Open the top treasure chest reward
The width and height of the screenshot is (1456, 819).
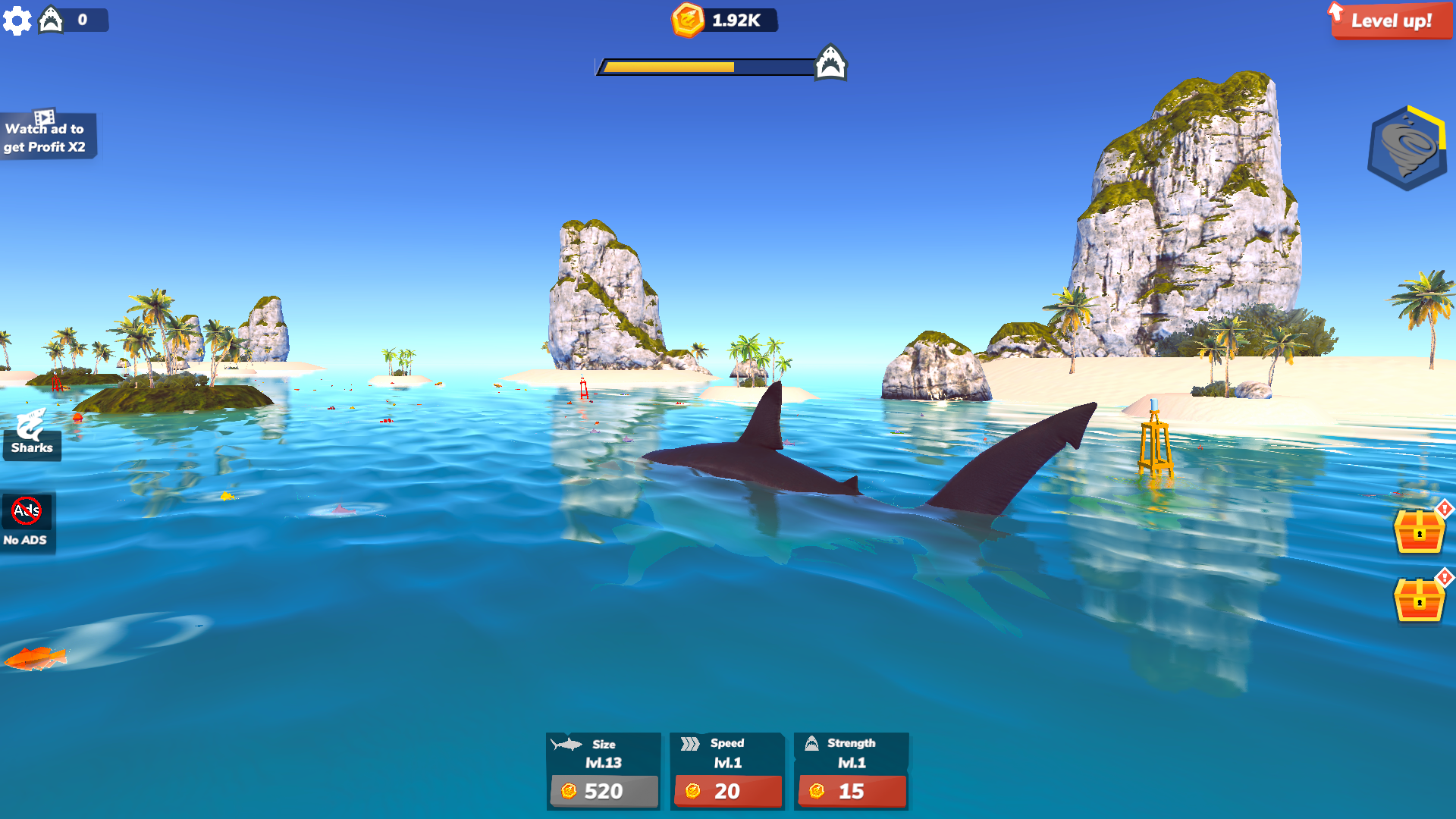tap(1421, 532)
